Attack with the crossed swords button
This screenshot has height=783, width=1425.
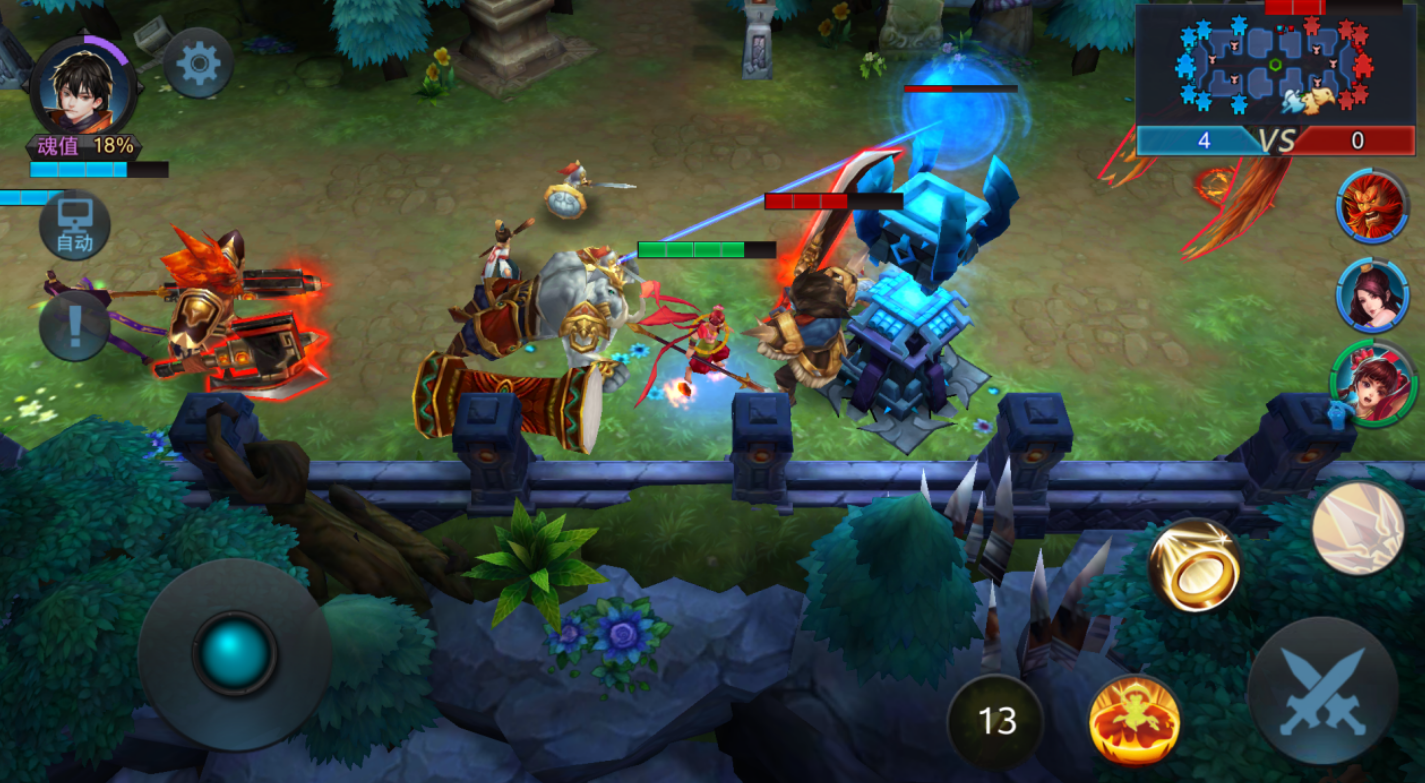(1322, 691)
